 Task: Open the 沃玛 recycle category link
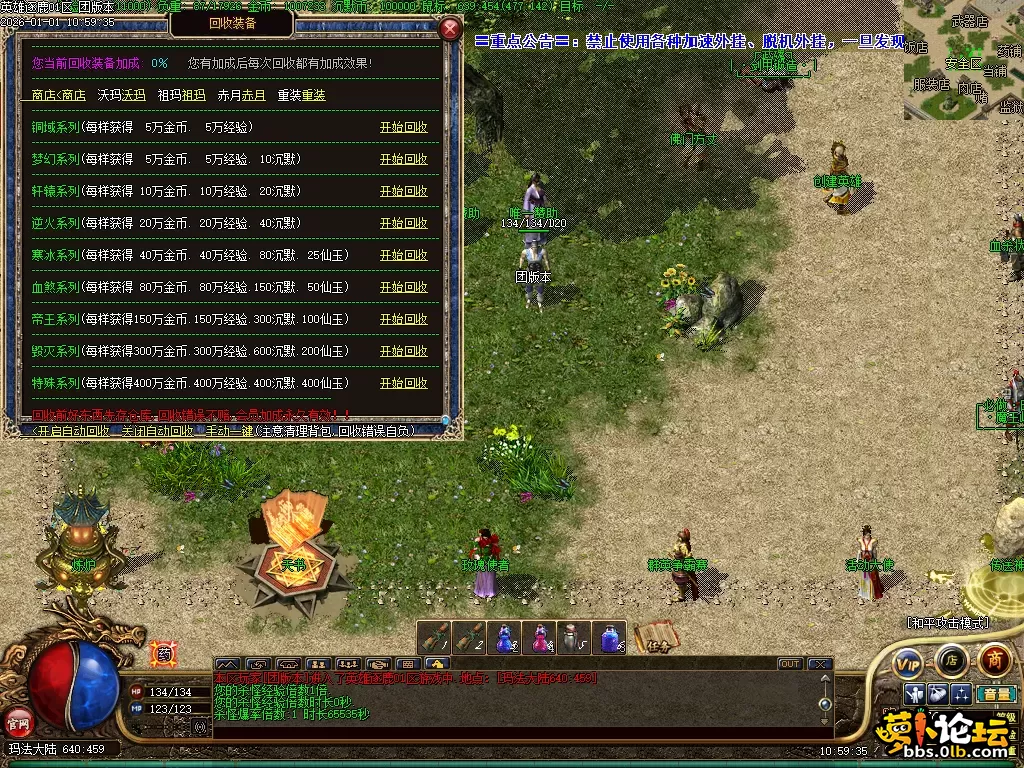[133, 96]
